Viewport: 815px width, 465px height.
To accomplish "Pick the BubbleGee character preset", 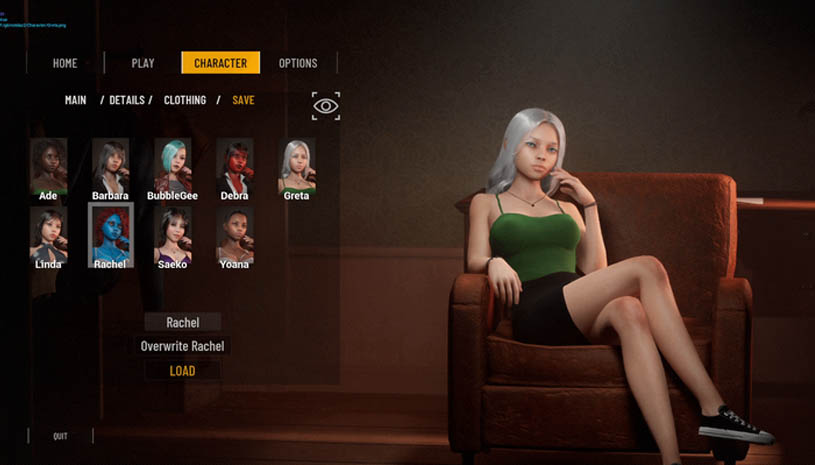I will pos(172,165).
